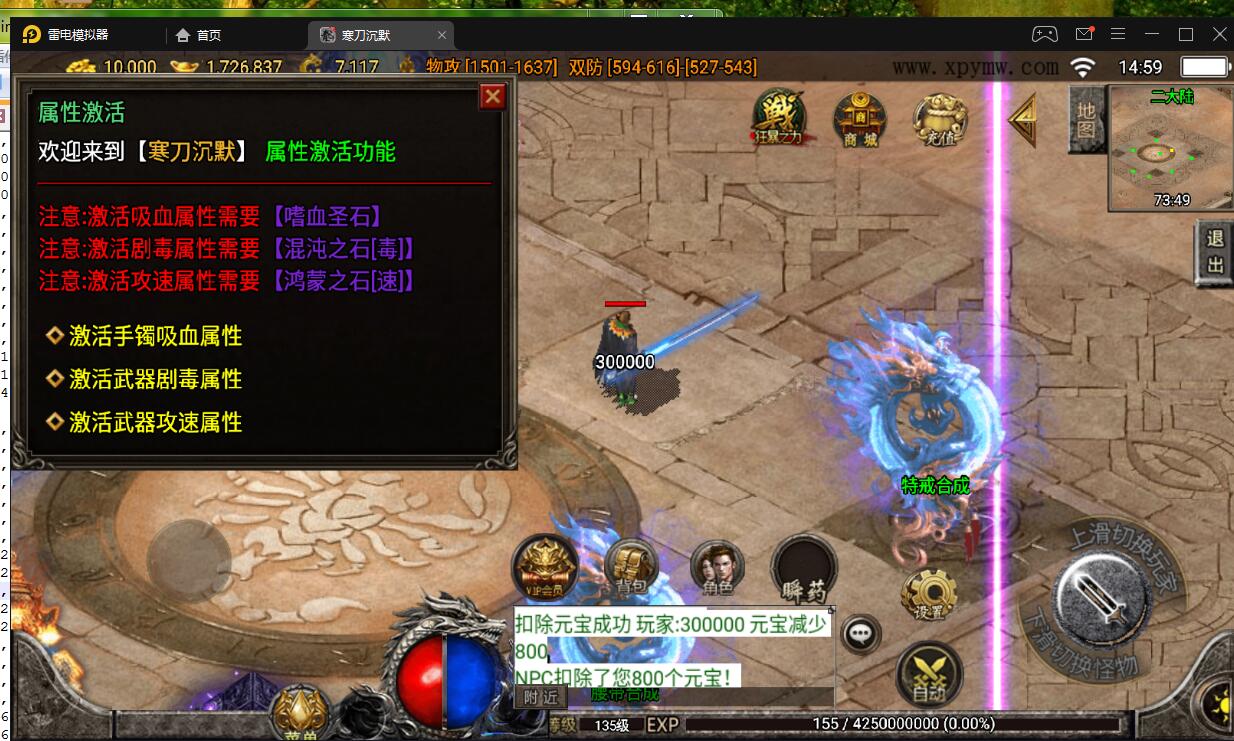This screenshot has width=1234, height=741.
Task: Open the 设置 gear settings
Action: [x=929, y=596]
